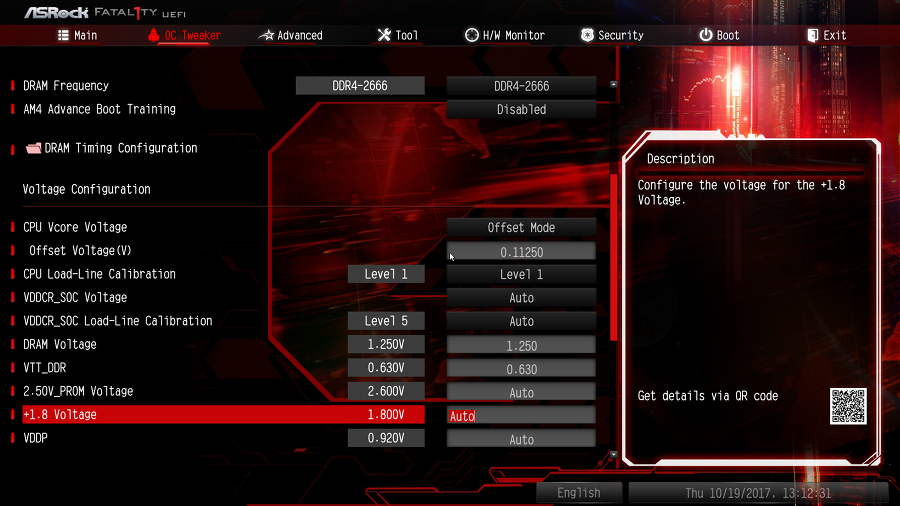
Task: Select the CPU Load-Line Calibration option
Action: (x=521, y=275)
